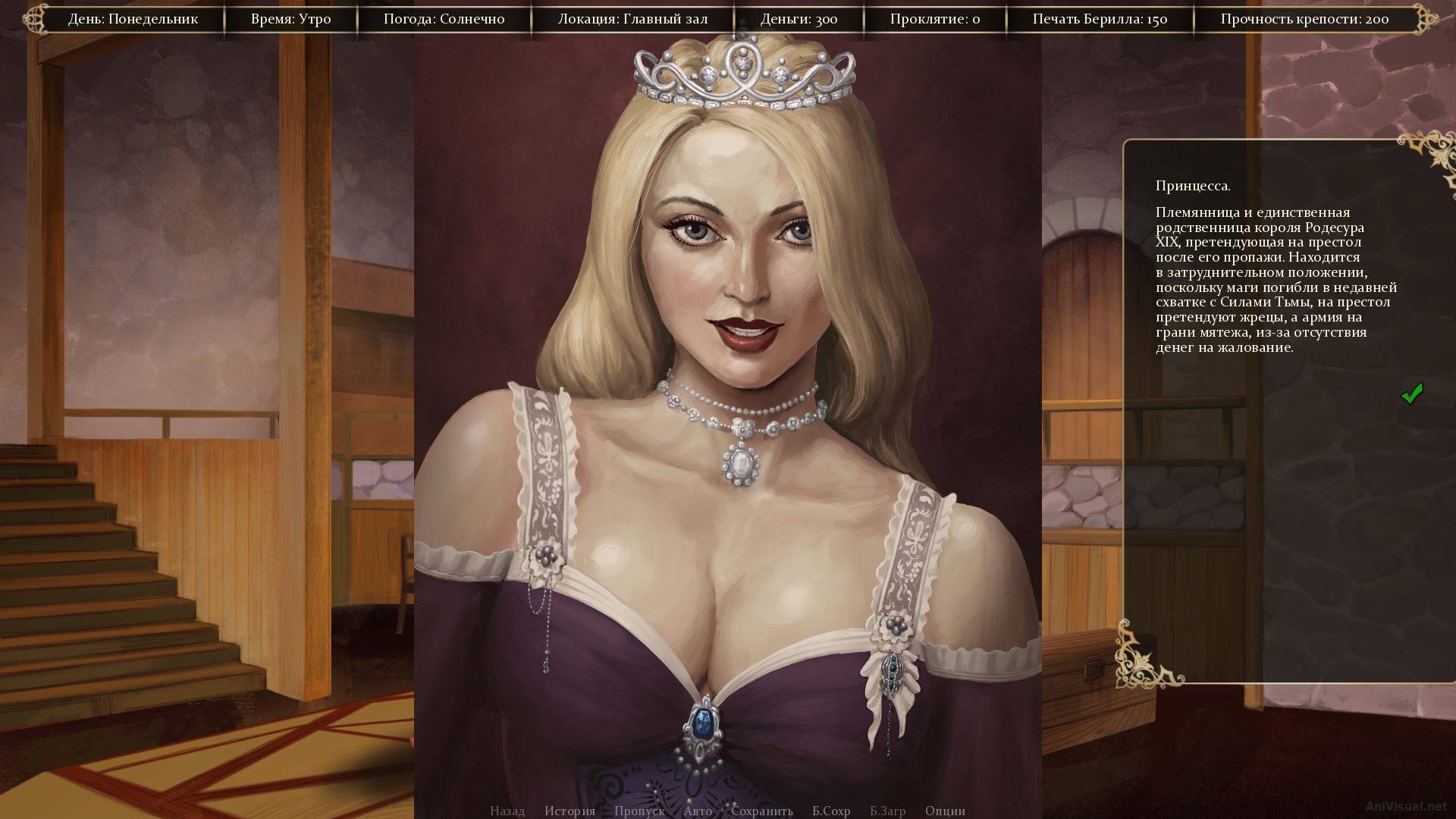The image size is (1456, 819).
Task: Confirm with the green checkmark
Action: pos(1411,394)
